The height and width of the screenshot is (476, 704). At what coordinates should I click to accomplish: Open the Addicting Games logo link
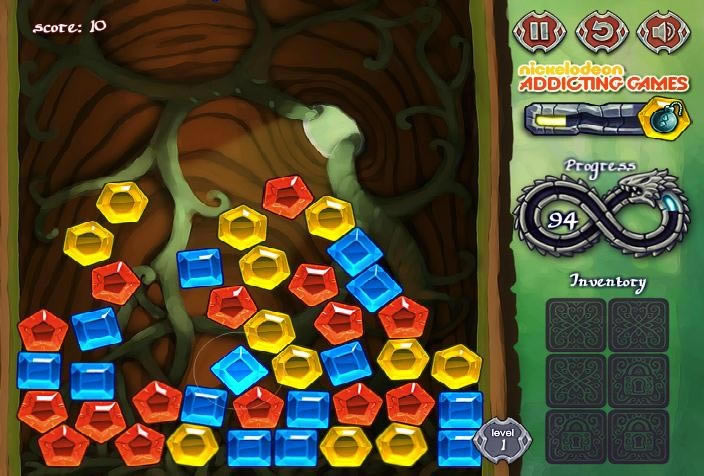602,77
